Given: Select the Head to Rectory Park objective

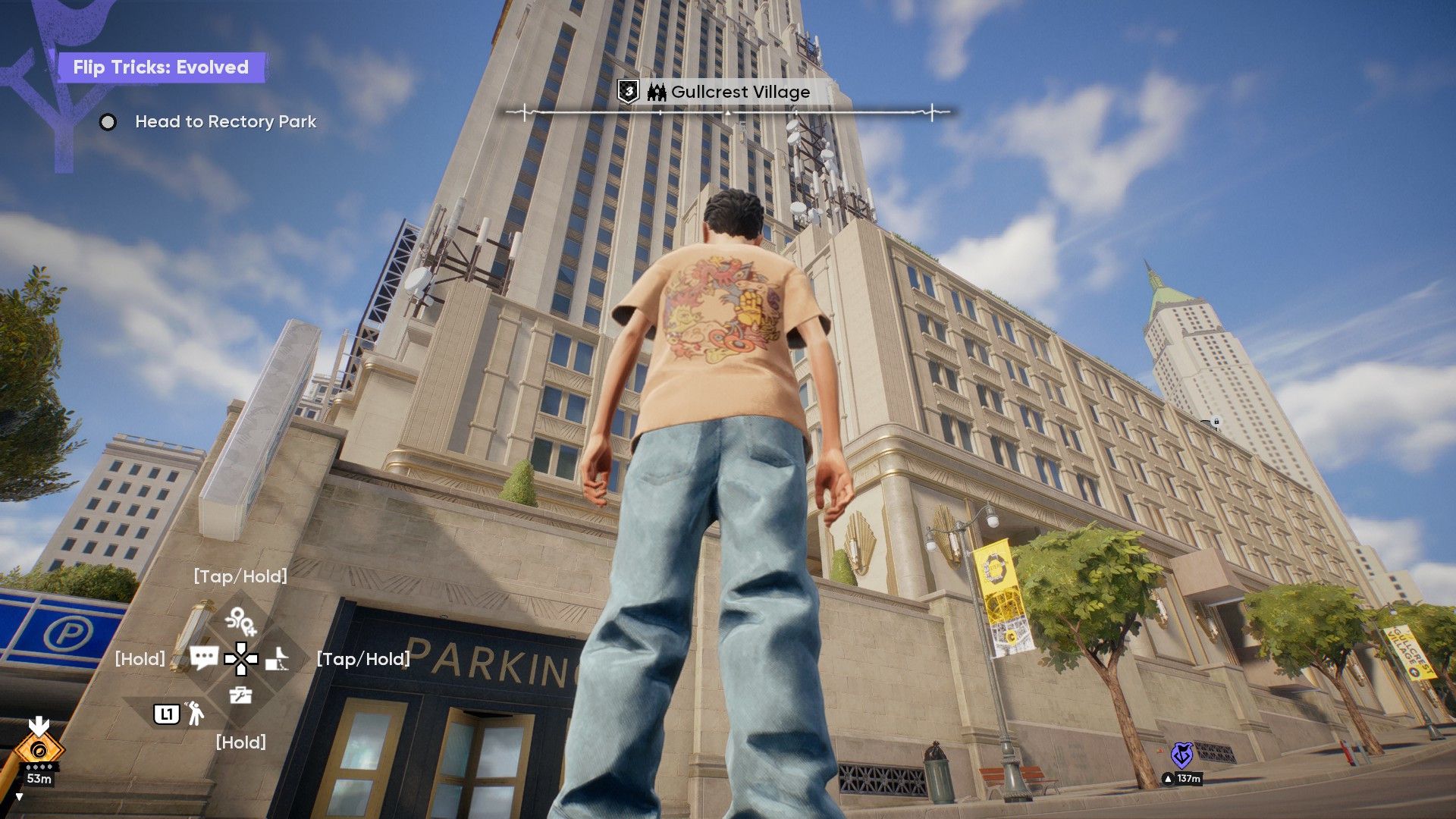Looking at the screenshot, I should coord(225,121).
